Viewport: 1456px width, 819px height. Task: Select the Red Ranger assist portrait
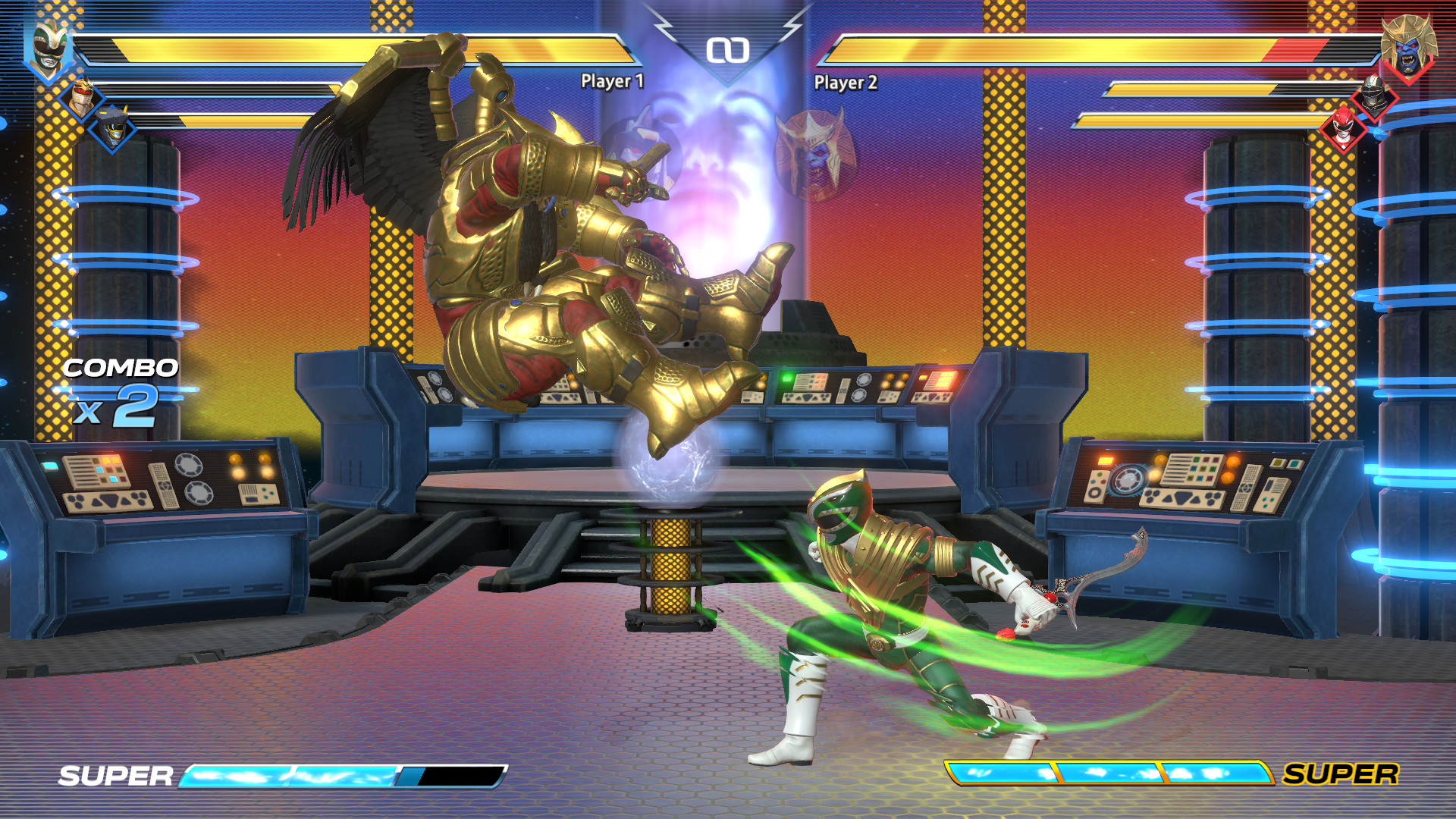click(1342, 133)
